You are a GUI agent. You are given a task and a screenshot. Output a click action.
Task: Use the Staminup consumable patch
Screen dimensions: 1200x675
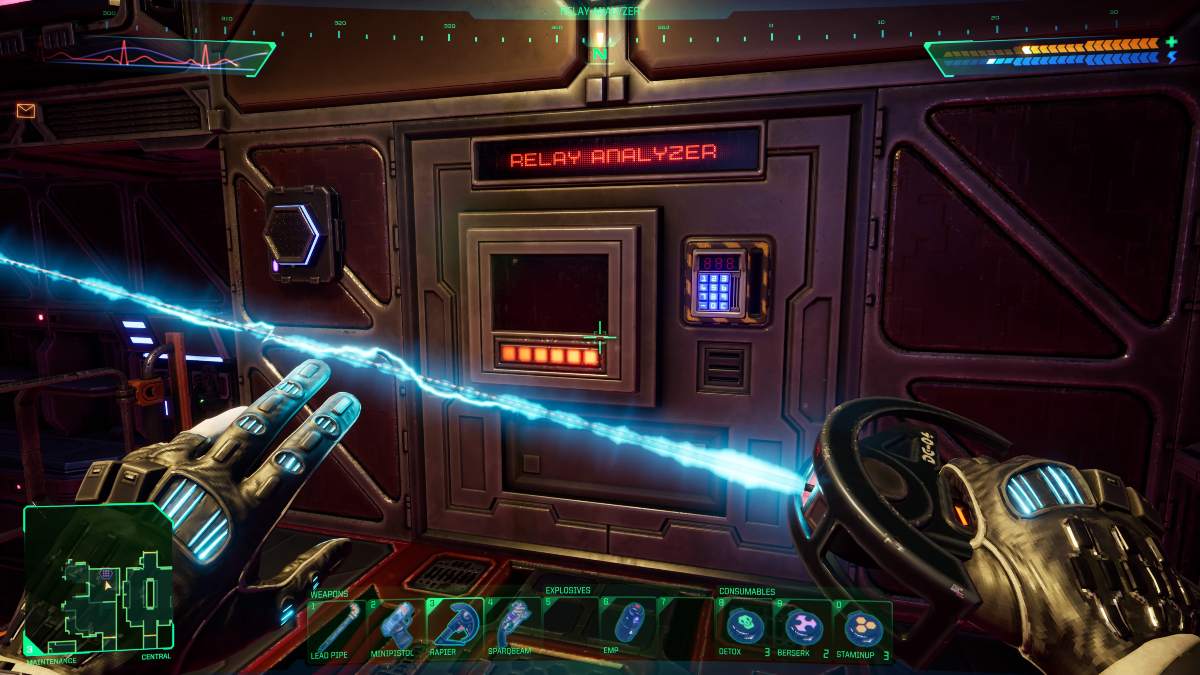(x=862, y=628)
